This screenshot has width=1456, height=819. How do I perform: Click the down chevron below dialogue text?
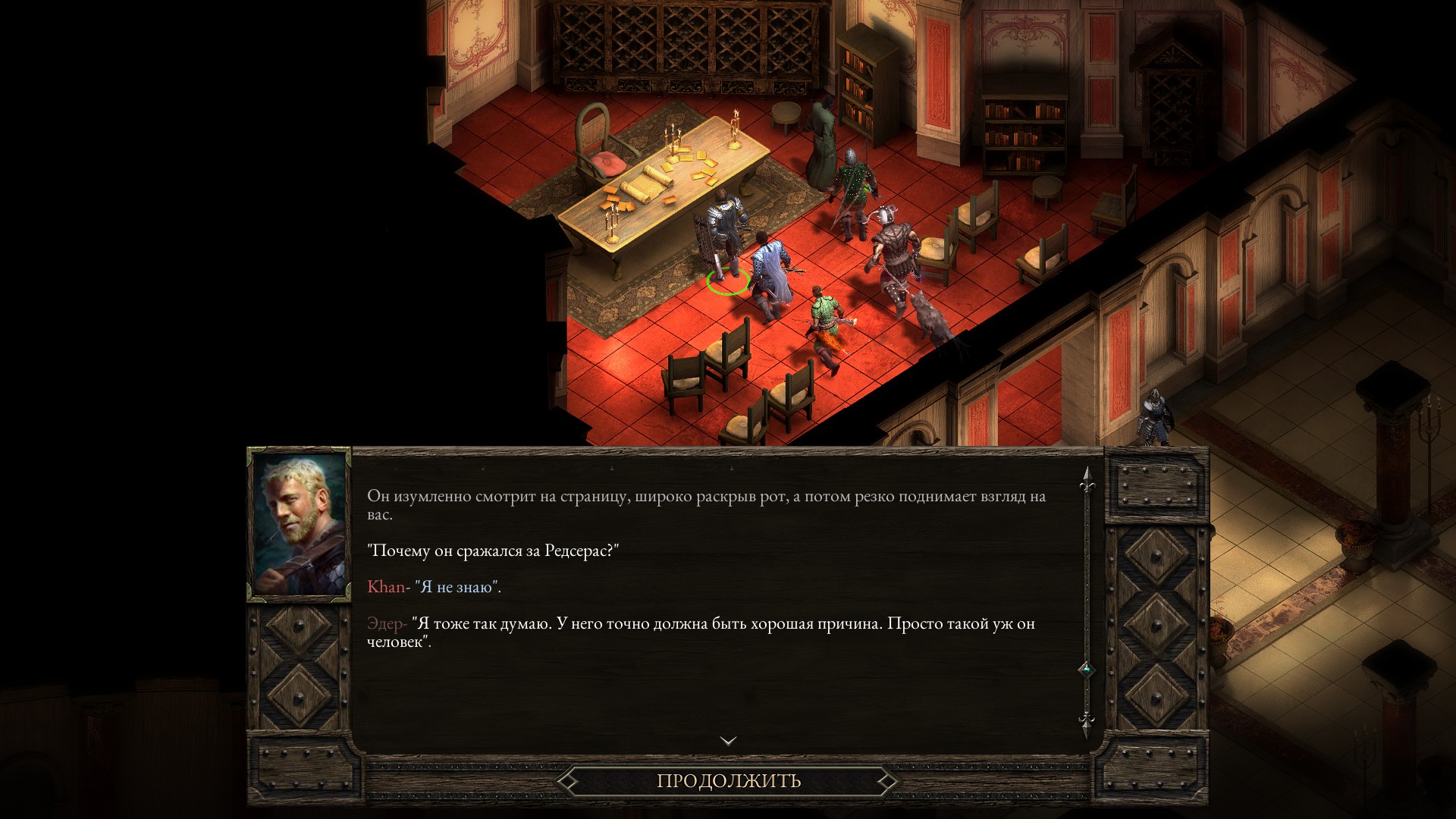point(728,740)
